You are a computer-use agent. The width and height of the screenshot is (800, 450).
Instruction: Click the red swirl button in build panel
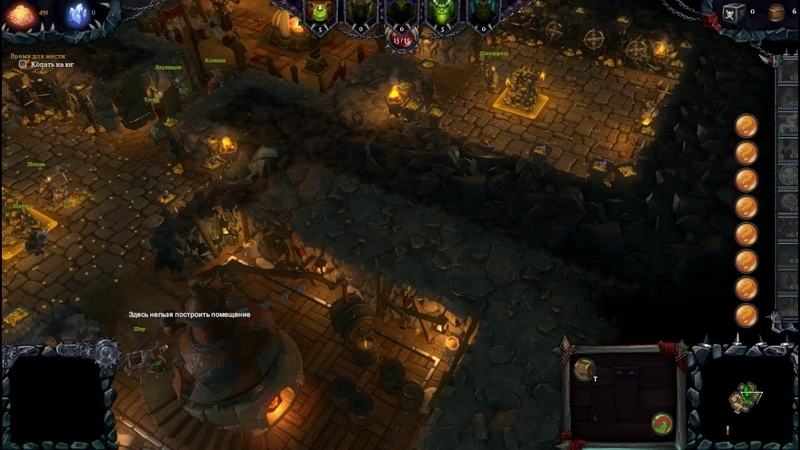pyautogui.click(x=660, y=421)
